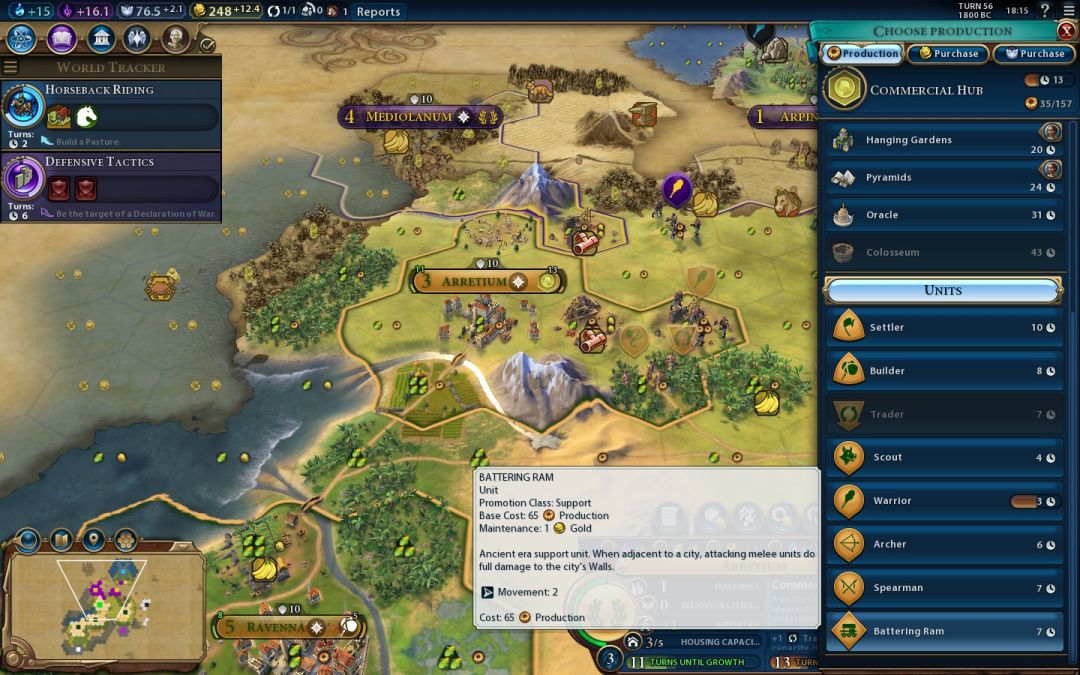The width and height of the screenshot is (1080, 675).
Task: Select Warrior for production
Action: click(x=944, y=501)
